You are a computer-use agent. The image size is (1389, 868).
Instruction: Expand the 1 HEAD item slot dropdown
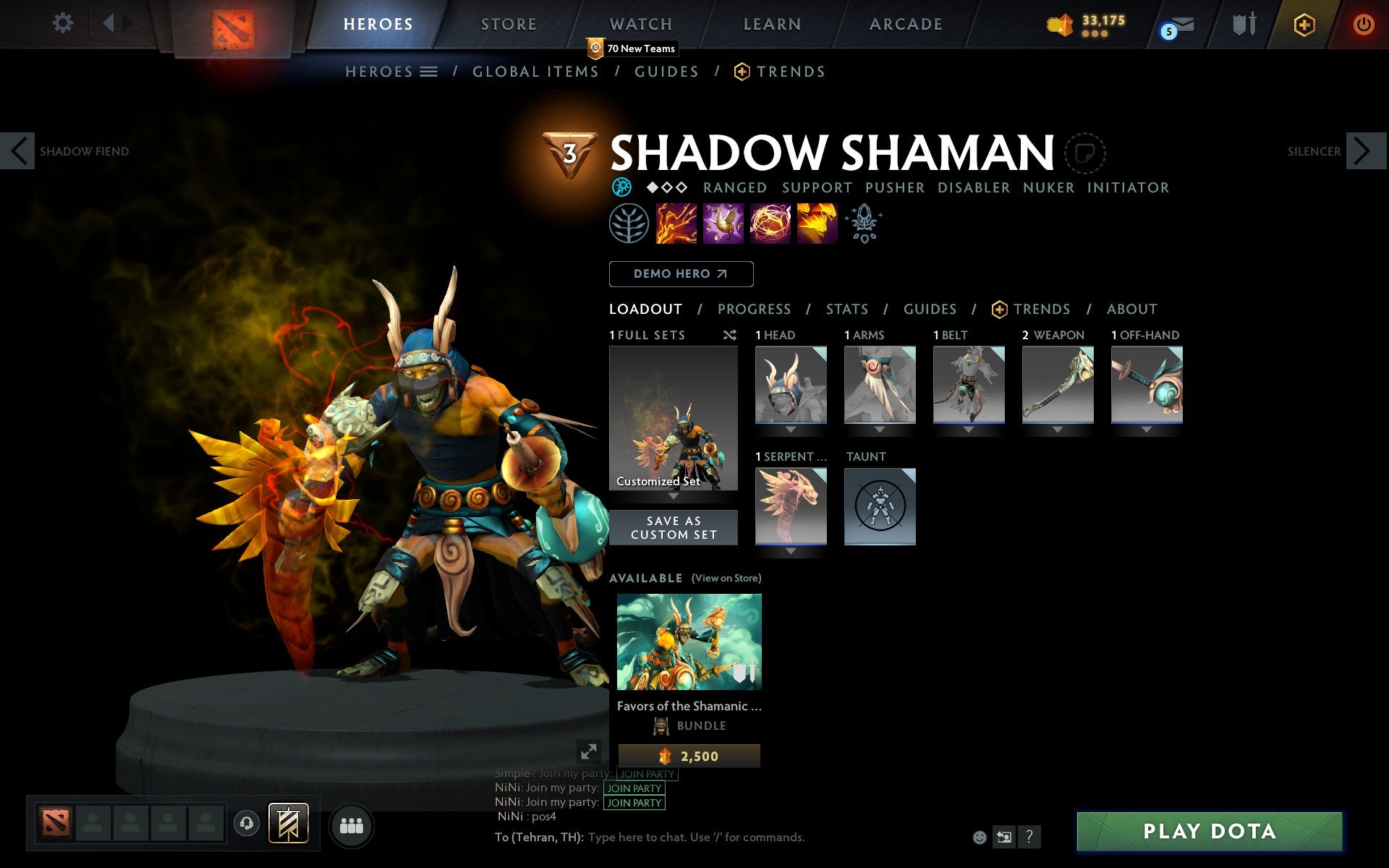[x=791, y=428]
